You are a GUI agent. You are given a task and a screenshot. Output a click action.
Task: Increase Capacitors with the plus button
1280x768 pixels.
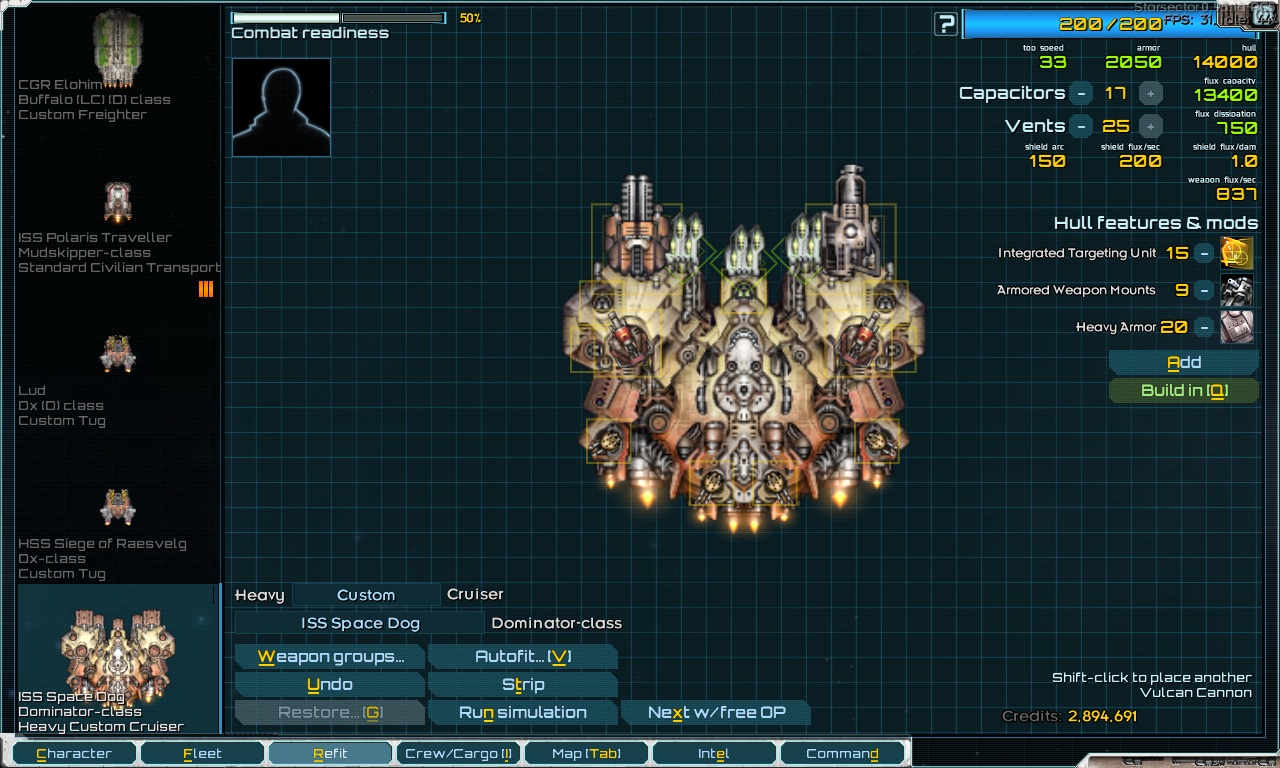(1150, 93)
